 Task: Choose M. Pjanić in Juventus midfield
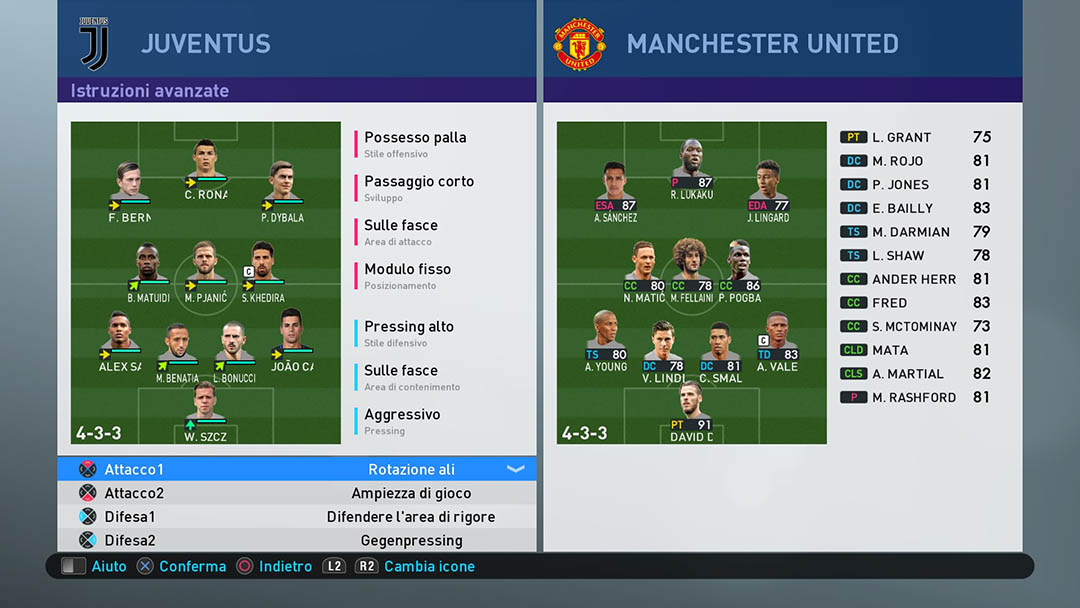tap(205, 270)
